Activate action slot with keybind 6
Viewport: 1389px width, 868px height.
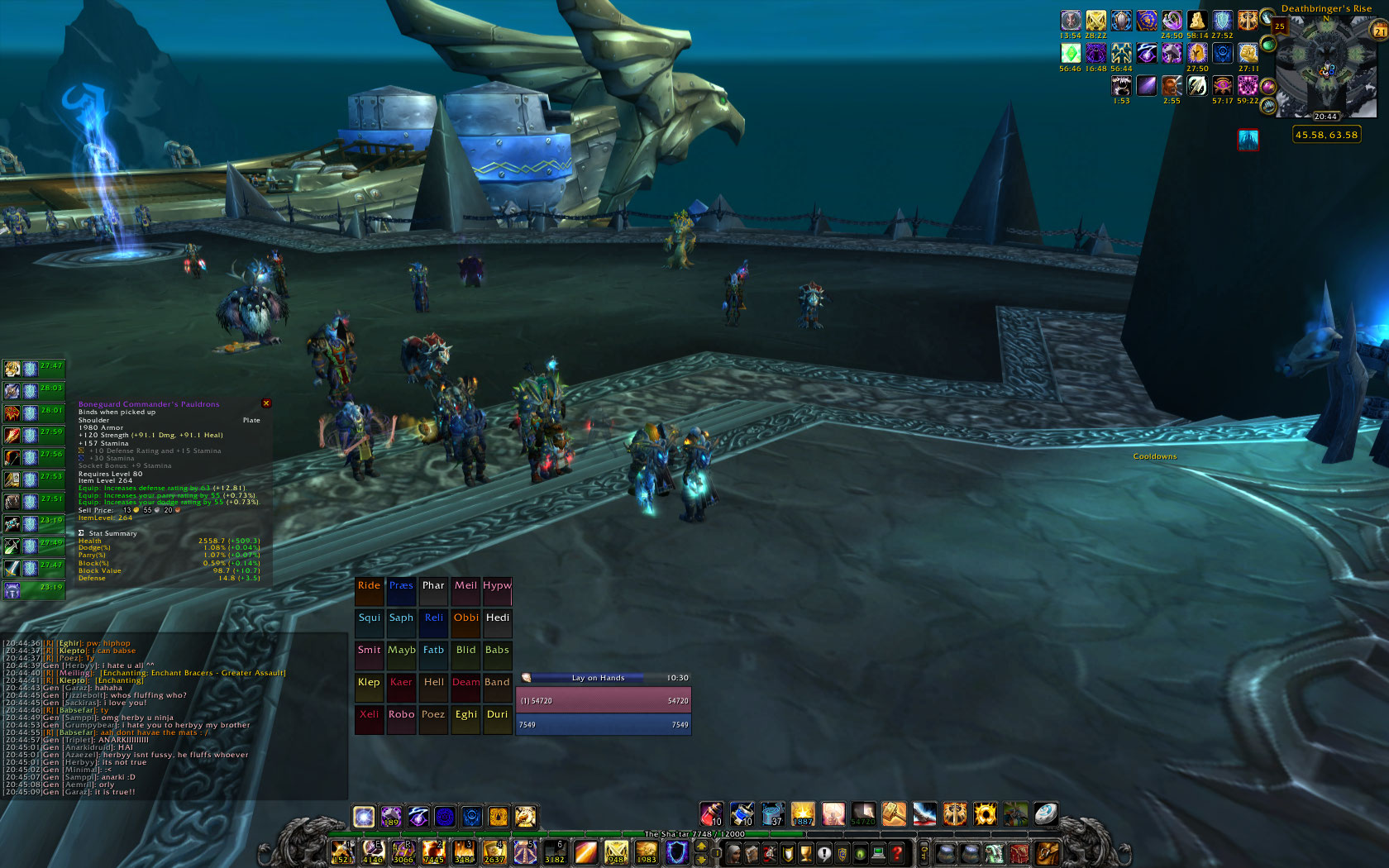point(555,851)
